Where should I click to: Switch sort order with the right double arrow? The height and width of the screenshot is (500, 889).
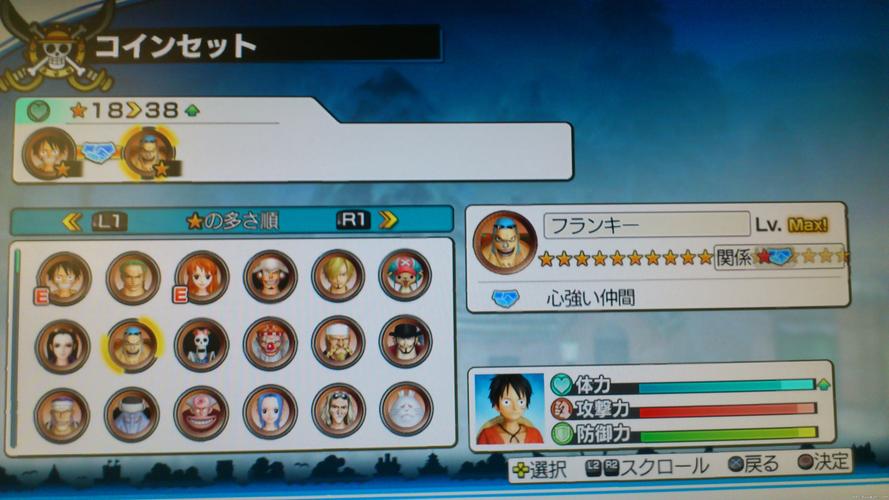pos(388,219)
